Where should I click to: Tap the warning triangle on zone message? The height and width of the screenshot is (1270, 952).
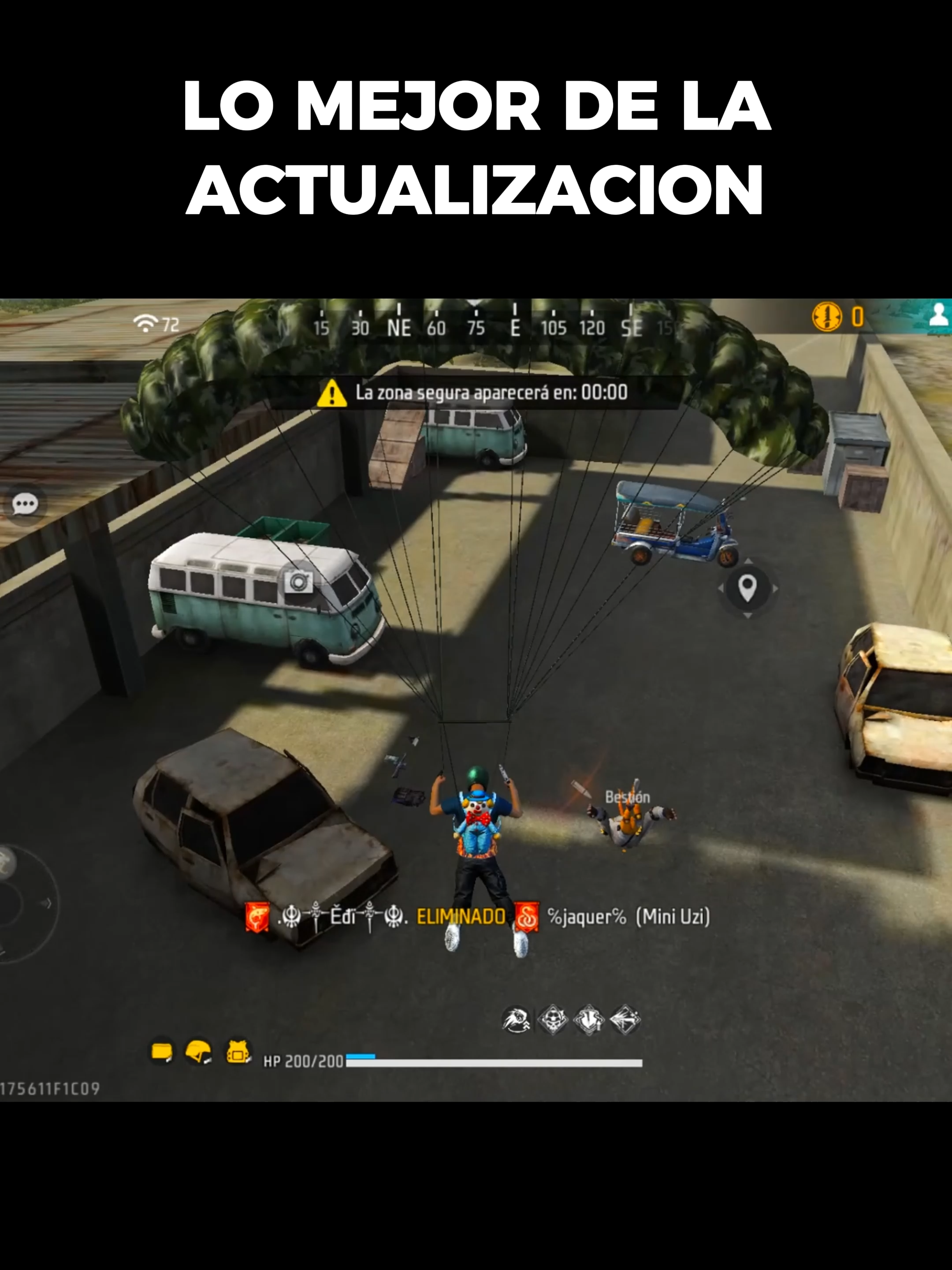tap(332, 393)
